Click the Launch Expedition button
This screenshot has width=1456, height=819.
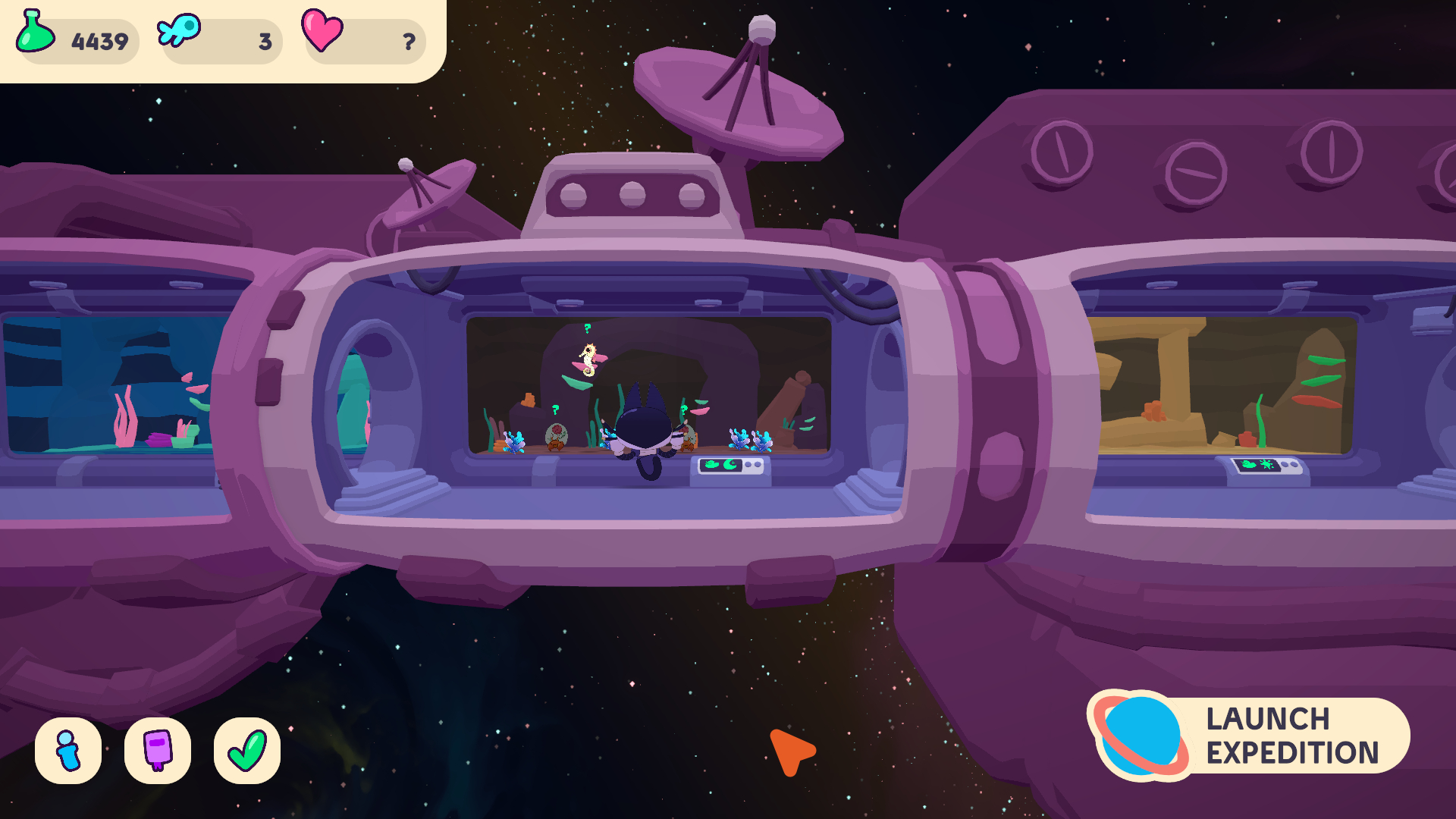(1251, 736)
